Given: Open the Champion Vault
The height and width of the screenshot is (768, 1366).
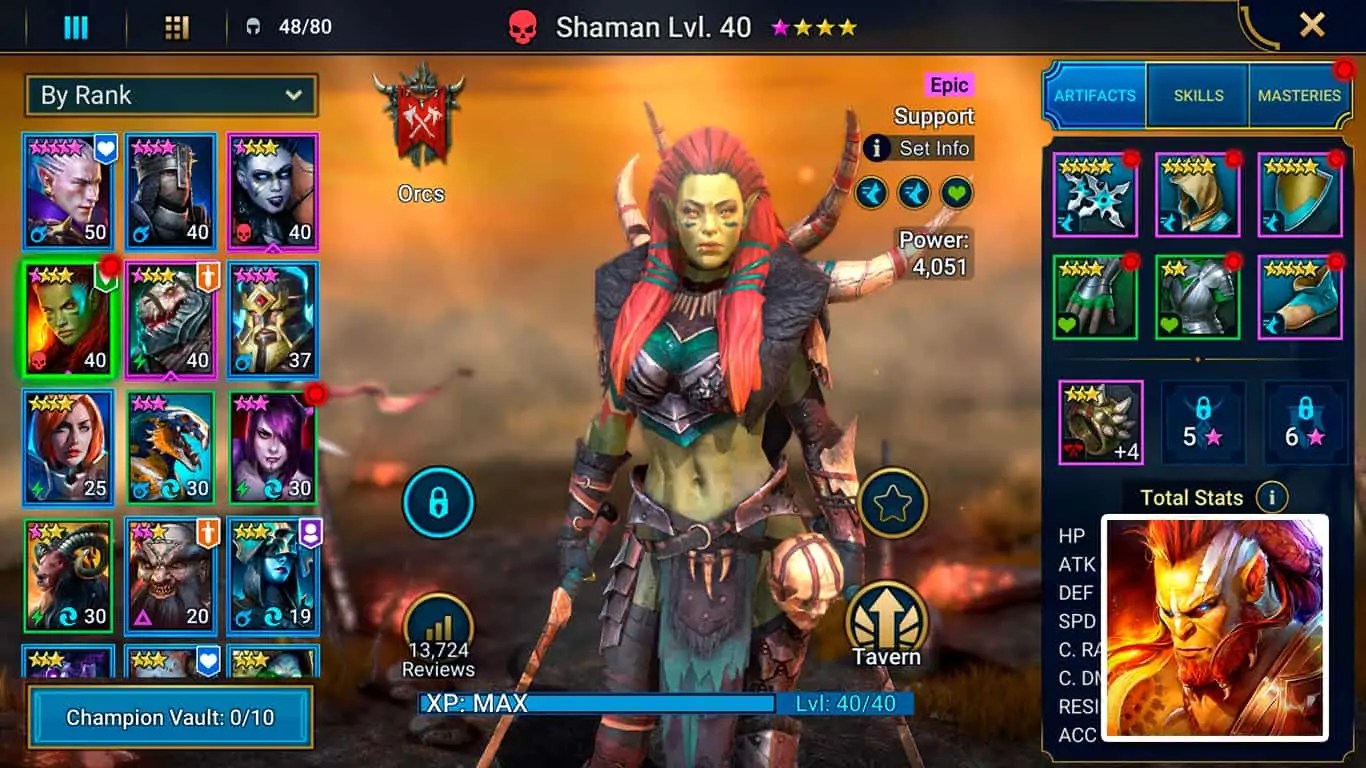Looking at the screenshot, I should (170, 716).
